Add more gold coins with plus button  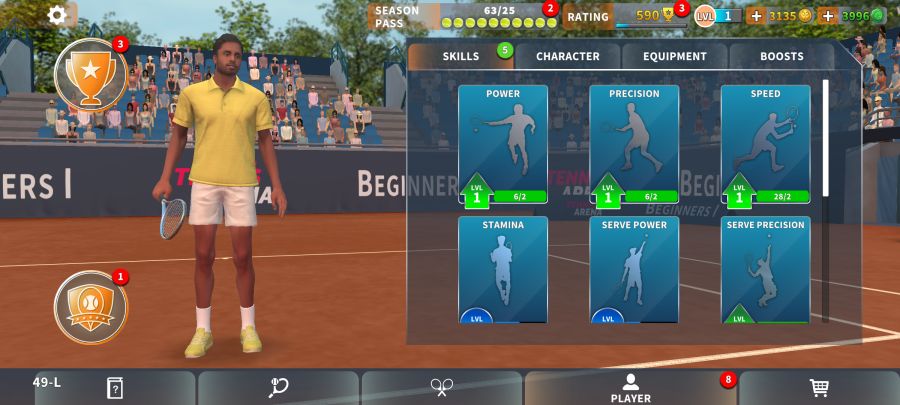coord(756,15)
